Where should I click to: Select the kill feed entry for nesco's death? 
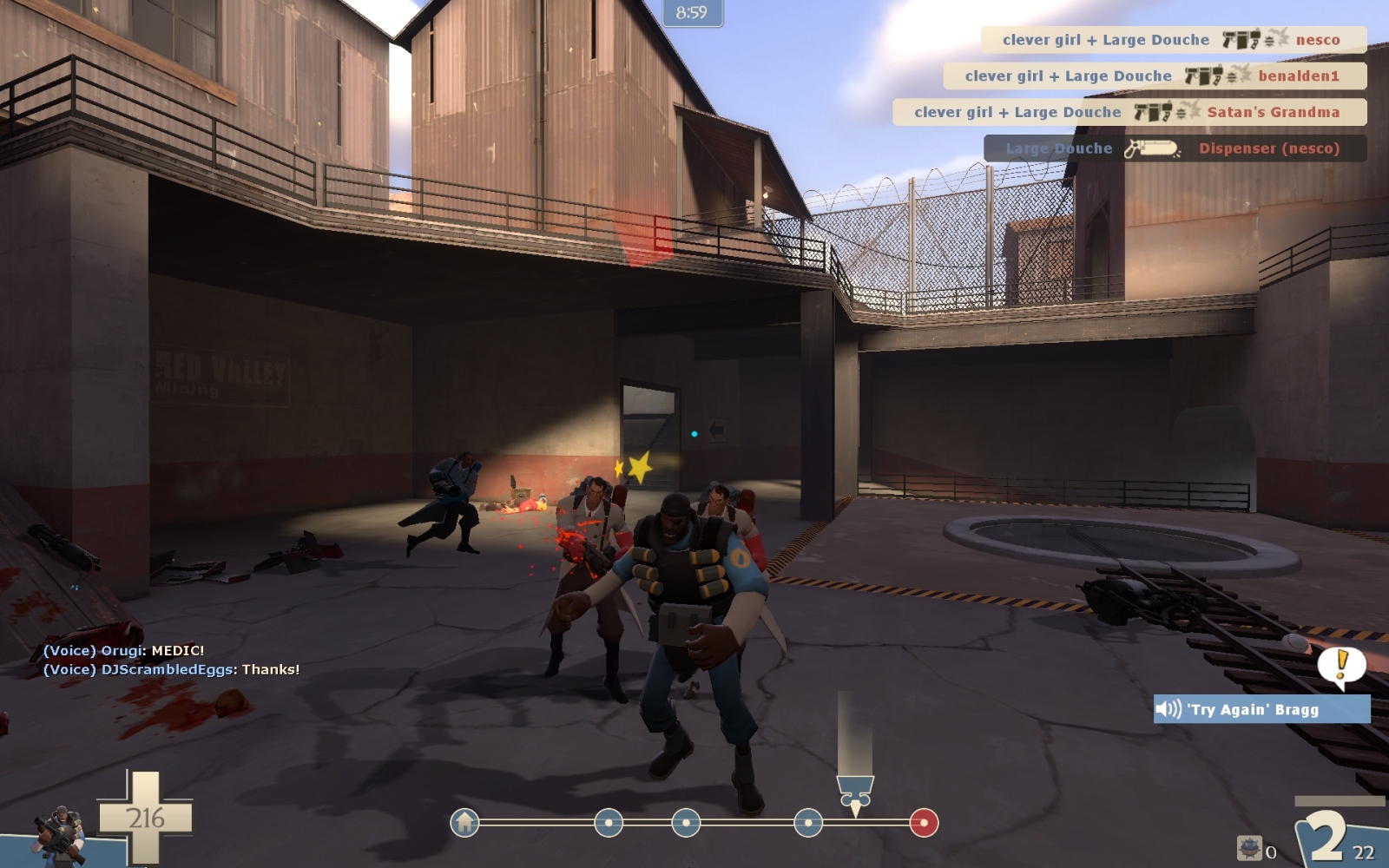tap(1173, 40)
